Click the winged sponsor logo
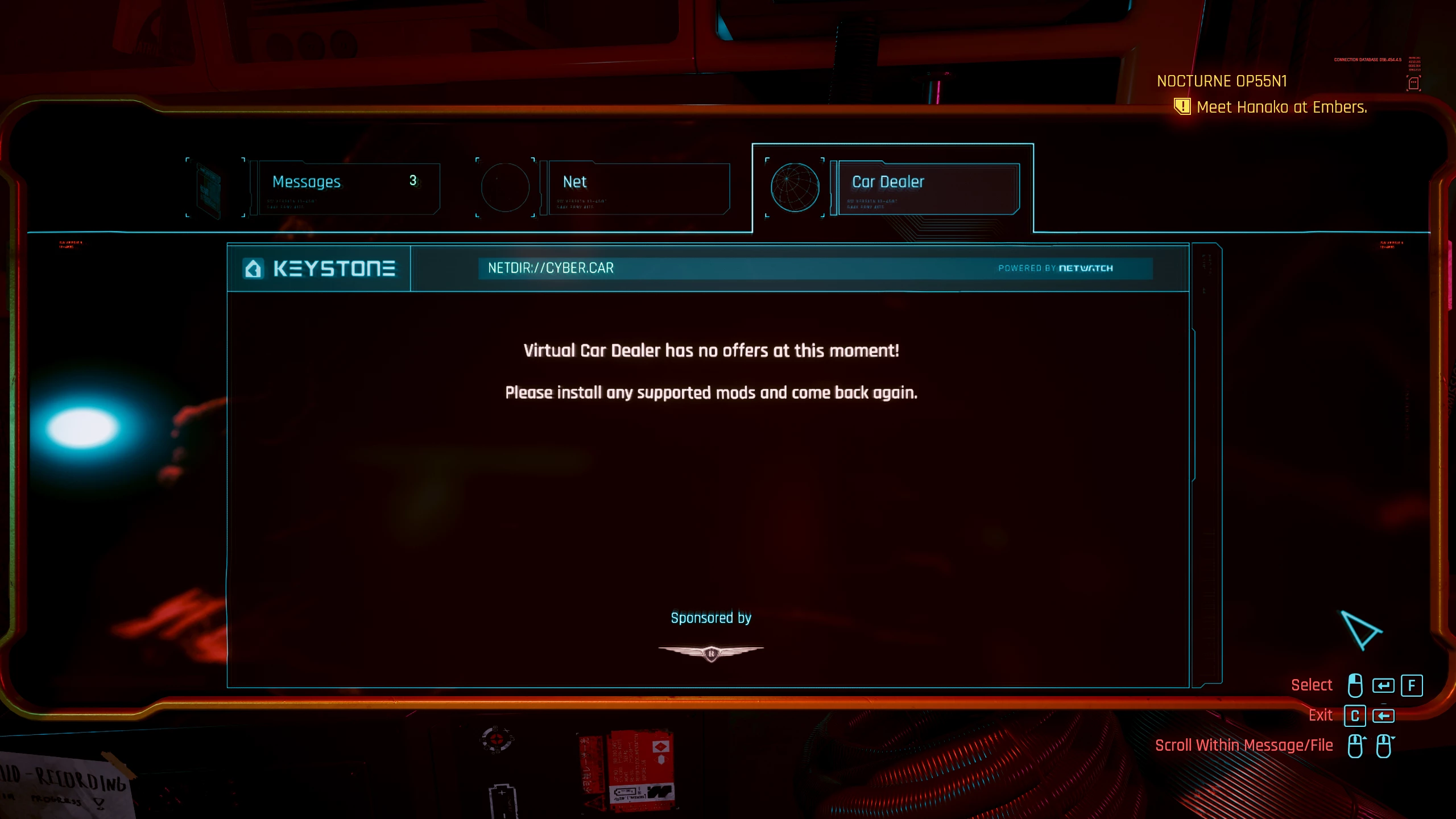The height and width of the screenshot is (819, 1456). click(711, 653)
